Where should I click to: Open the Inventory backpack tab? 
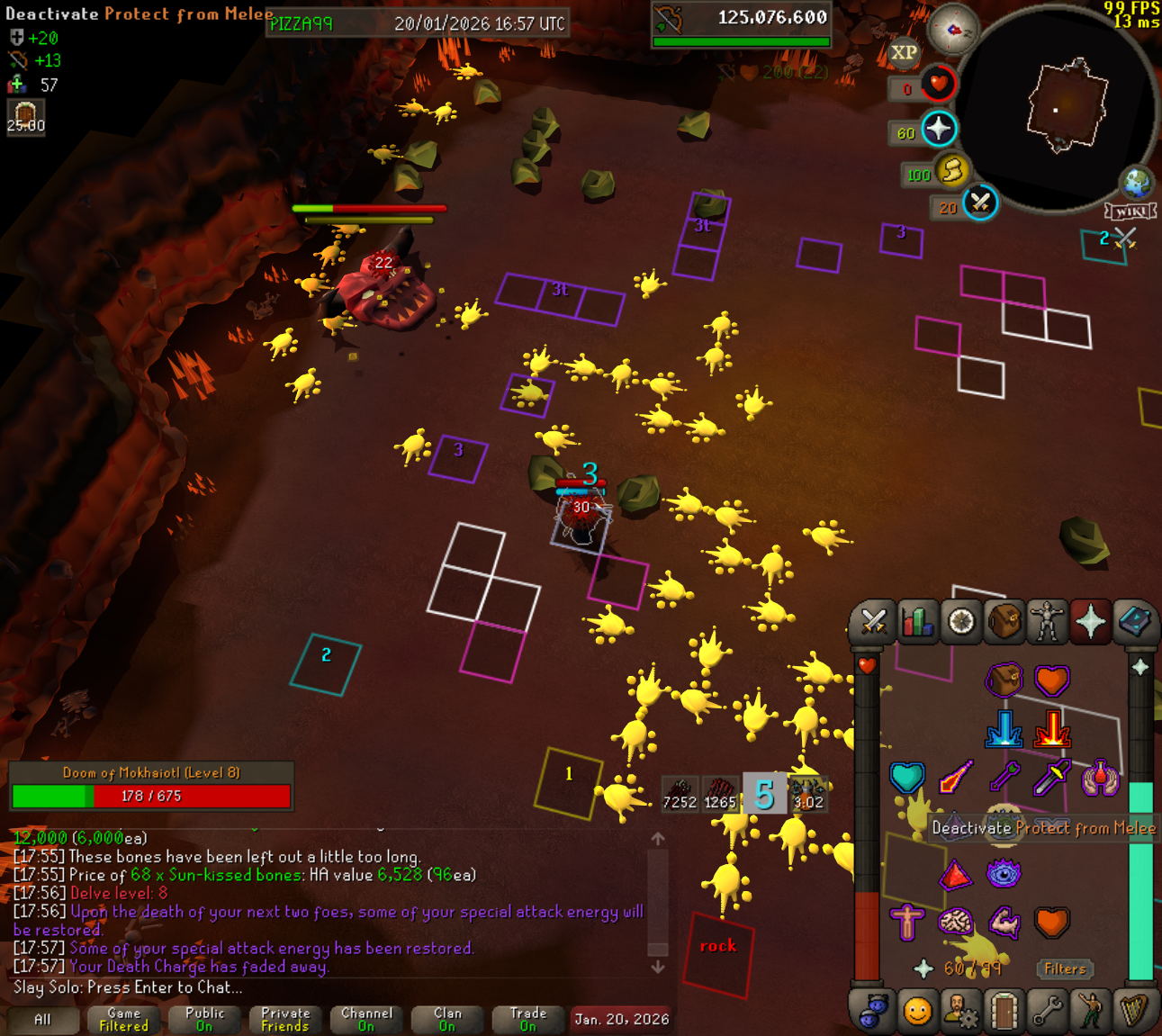pos(1004,622)
